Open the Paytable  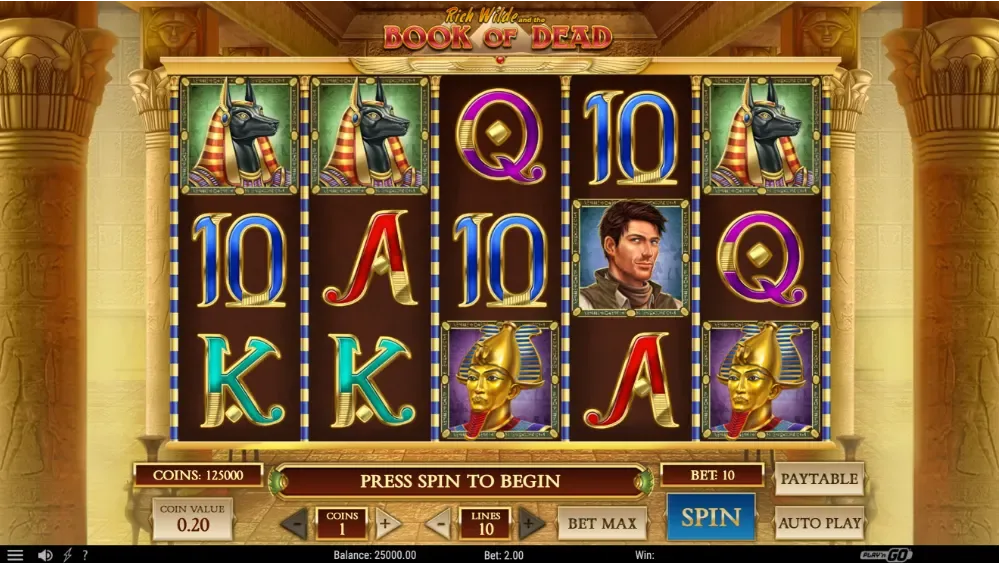[819, 479]
